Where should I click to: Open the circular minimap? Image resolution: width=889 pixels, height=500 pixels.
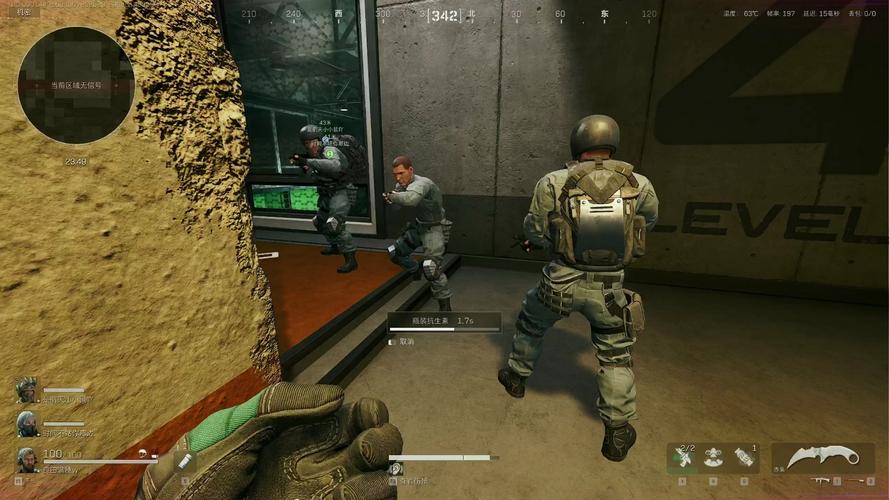76,85
